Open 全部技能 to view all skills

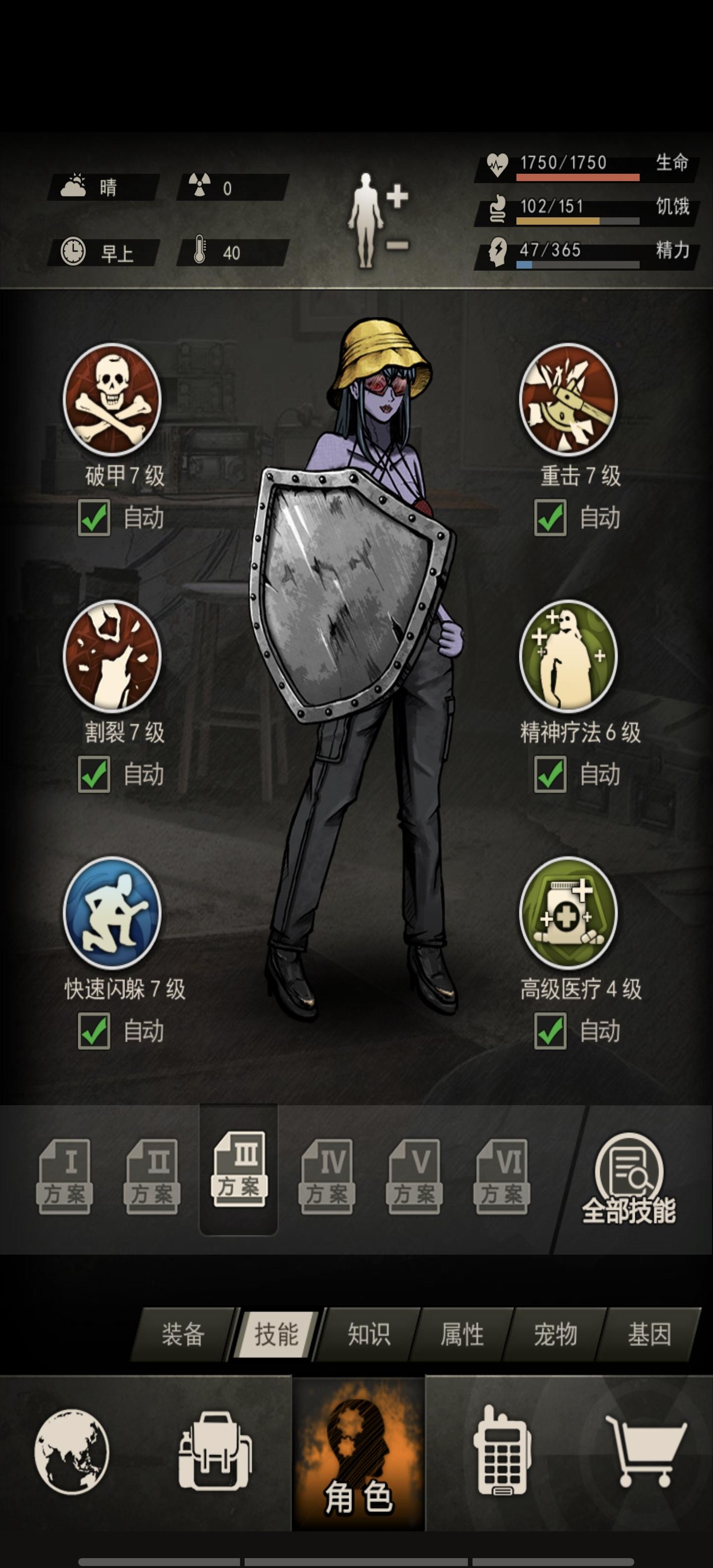[631, 1175]
